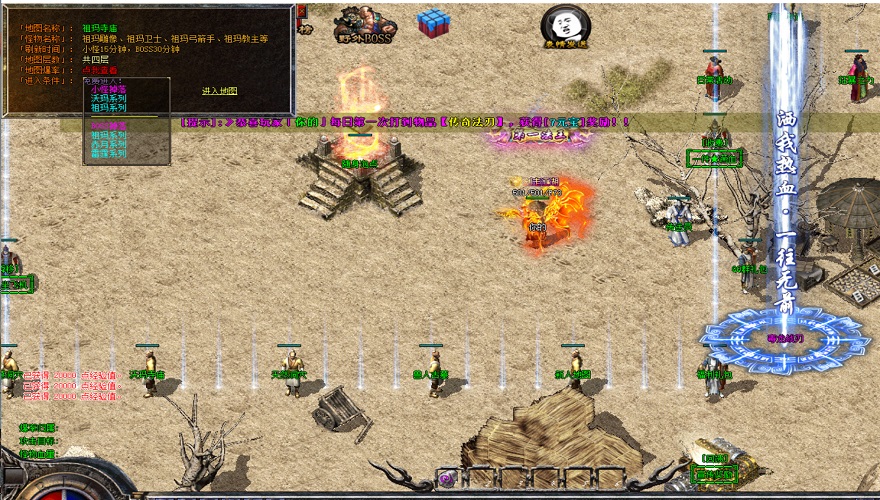The height and width of the screenshot is (500, 880).
Task: Choose 沃玛系列 in the drop list
Action: coord(108,98)
